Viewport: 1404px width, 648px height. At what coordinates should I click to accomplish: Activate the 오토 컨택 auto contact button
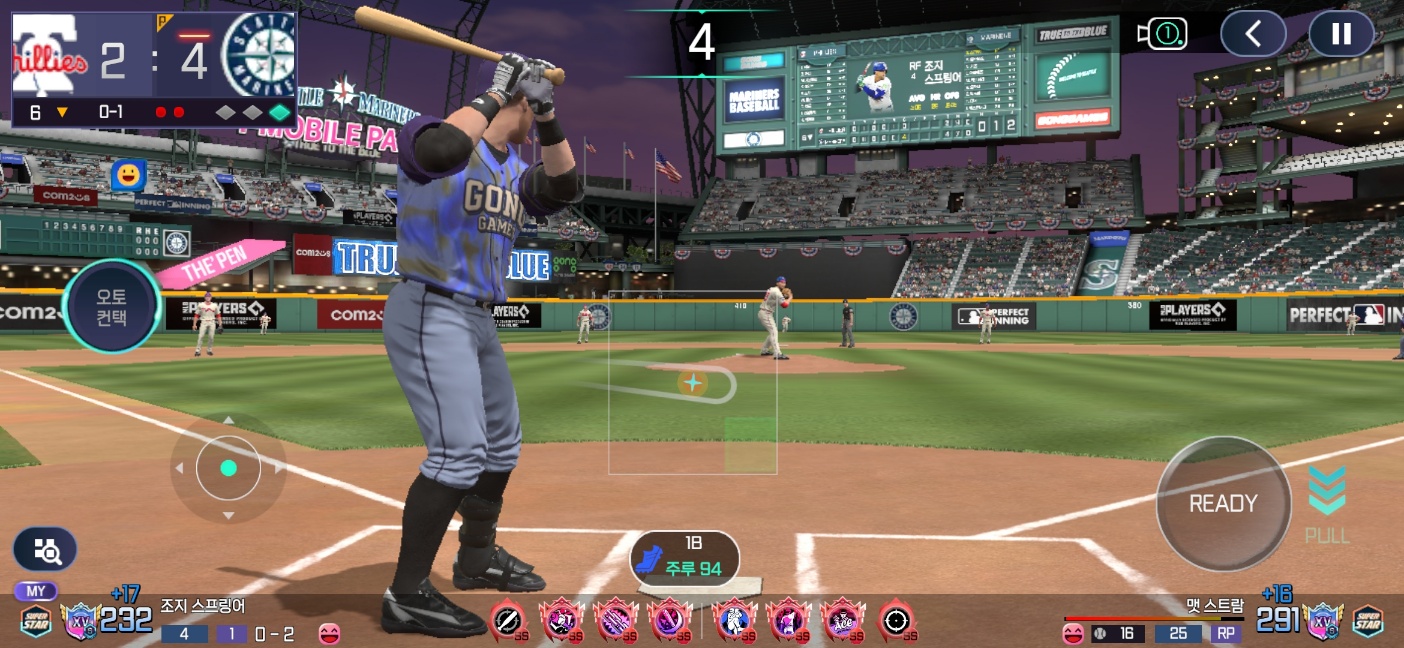pyautogui.click(x=111, y=305)
